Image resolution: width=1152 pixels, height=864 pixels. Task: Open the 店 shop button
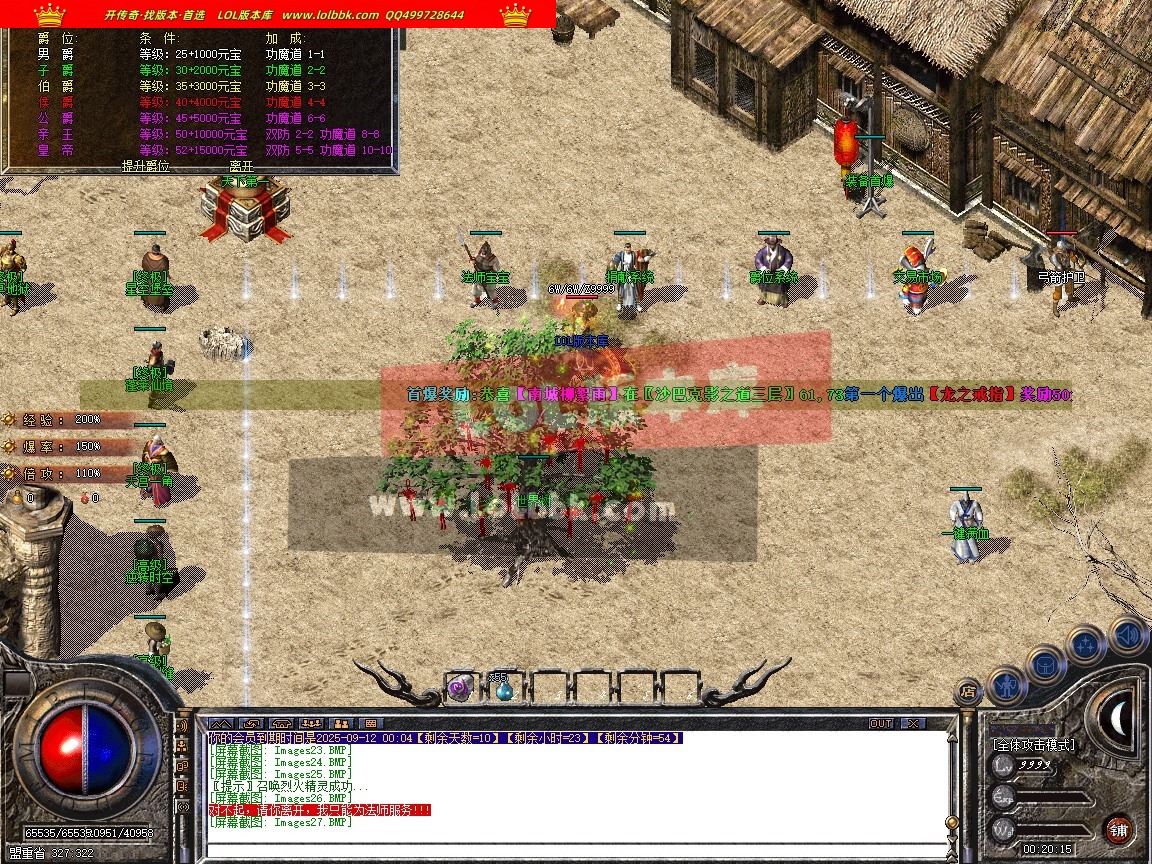968,691
